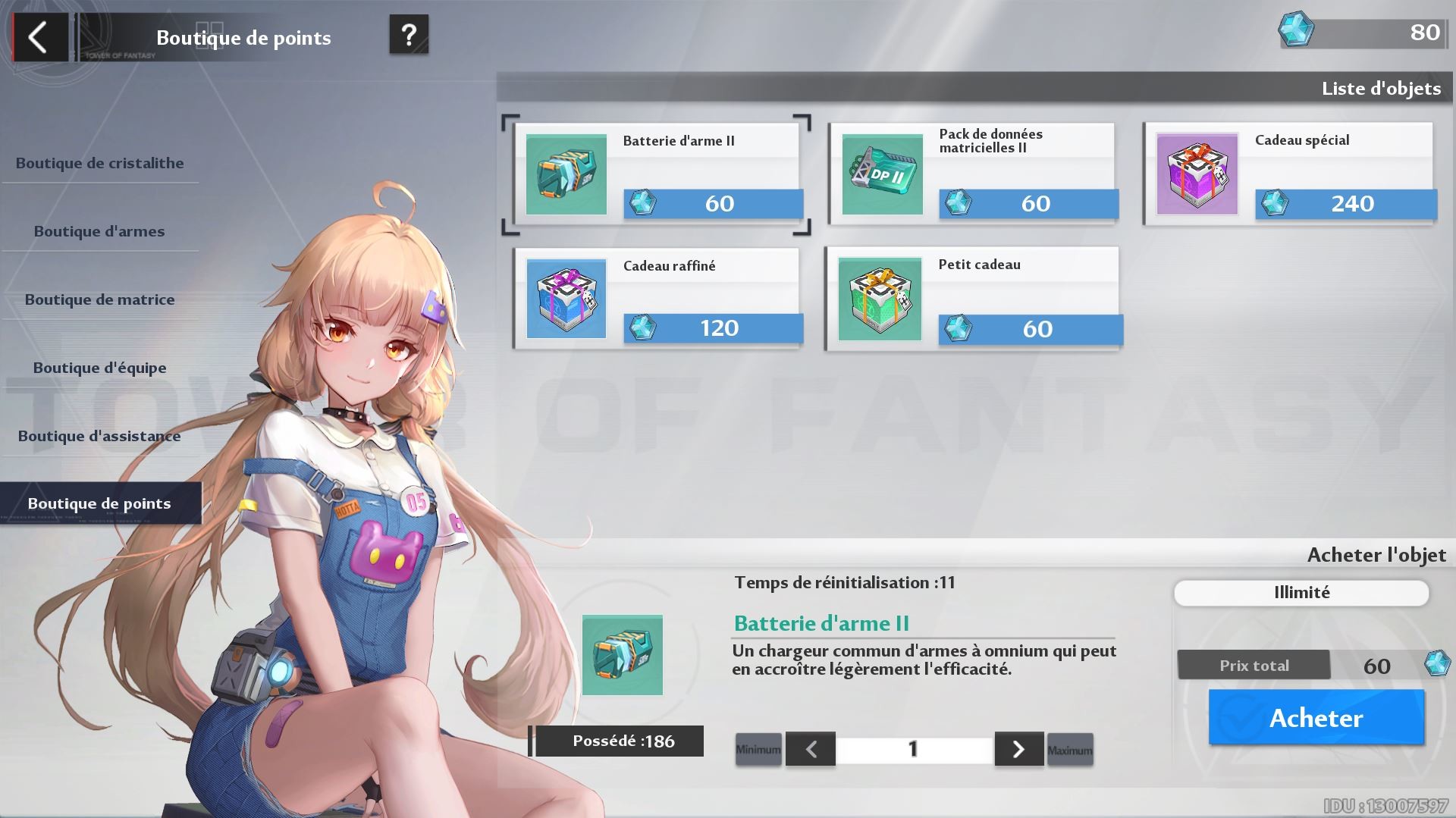Click the Illimité label
1456x818 pixels.
point(1301,592)
